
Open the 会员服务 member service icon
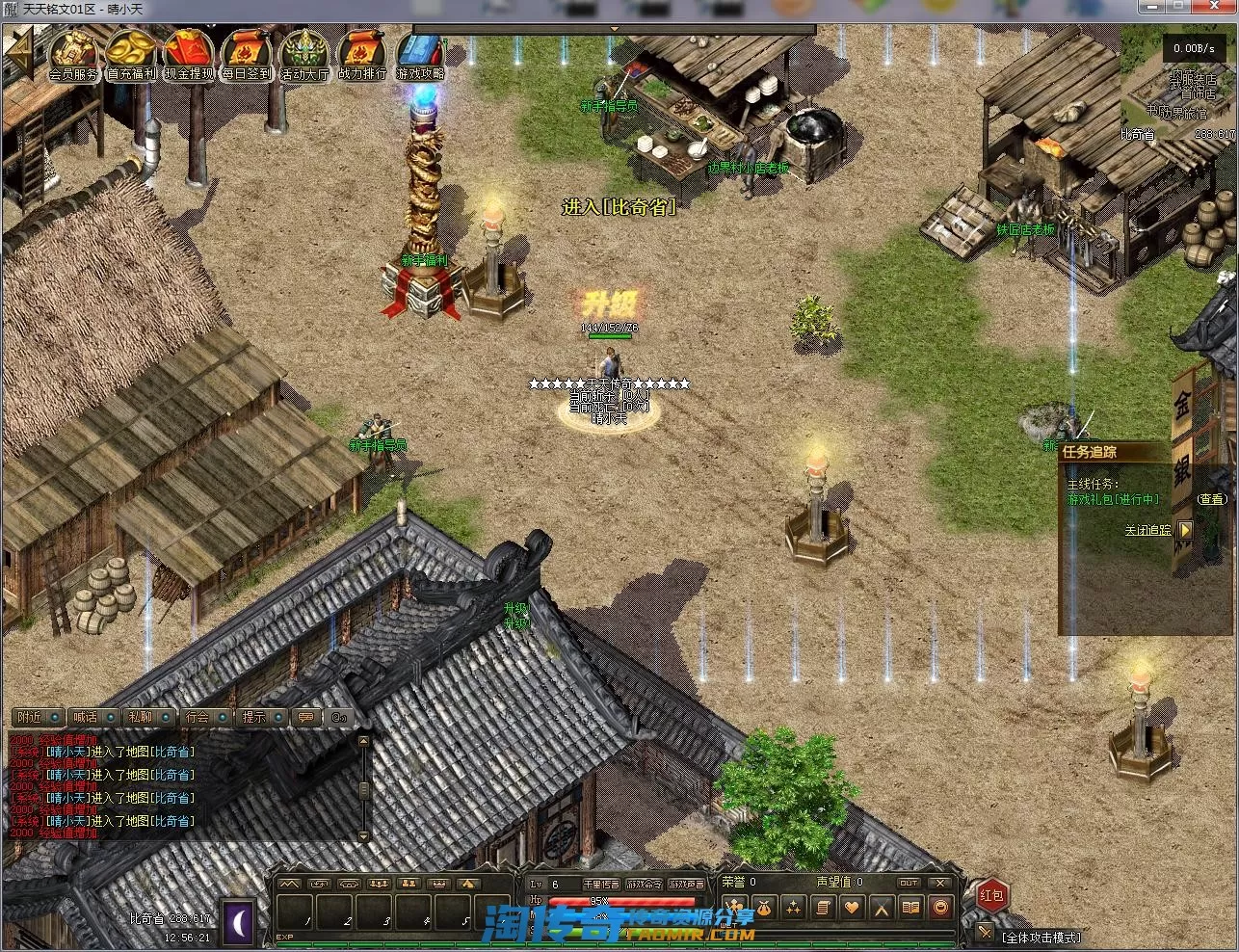[73, 55]
